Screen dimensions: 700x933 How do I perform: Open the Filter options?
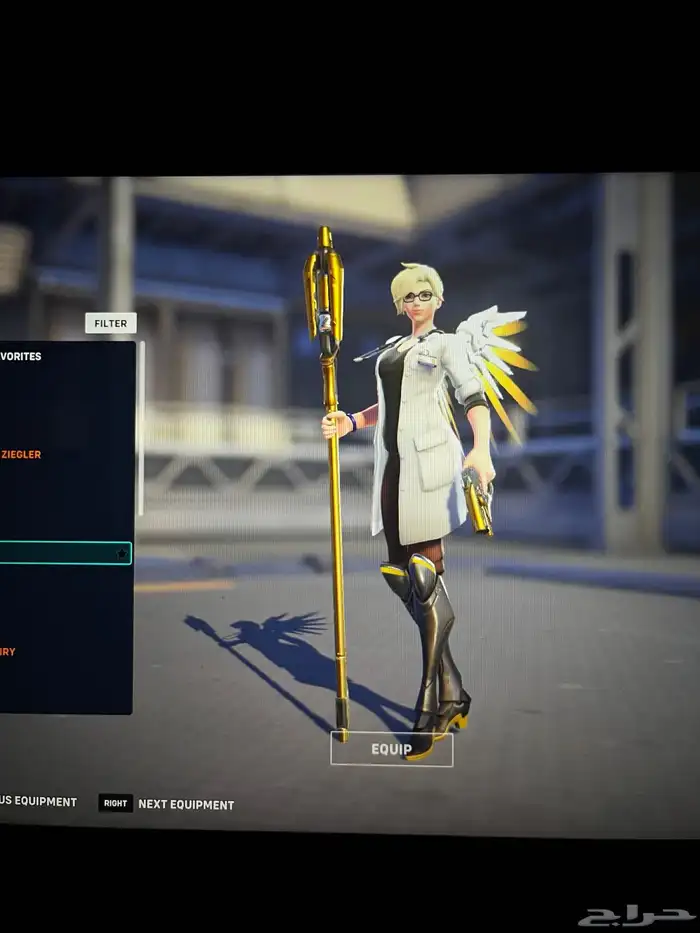click(x=111, y=323)
